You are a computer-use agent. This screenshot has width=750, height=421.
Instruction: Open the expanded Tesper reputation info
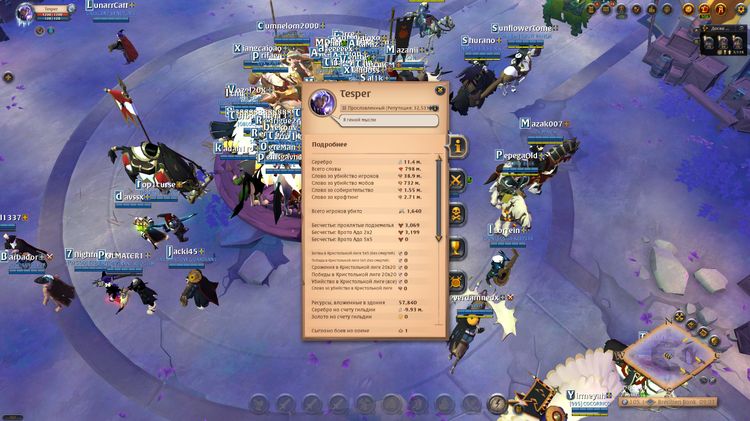435,107
